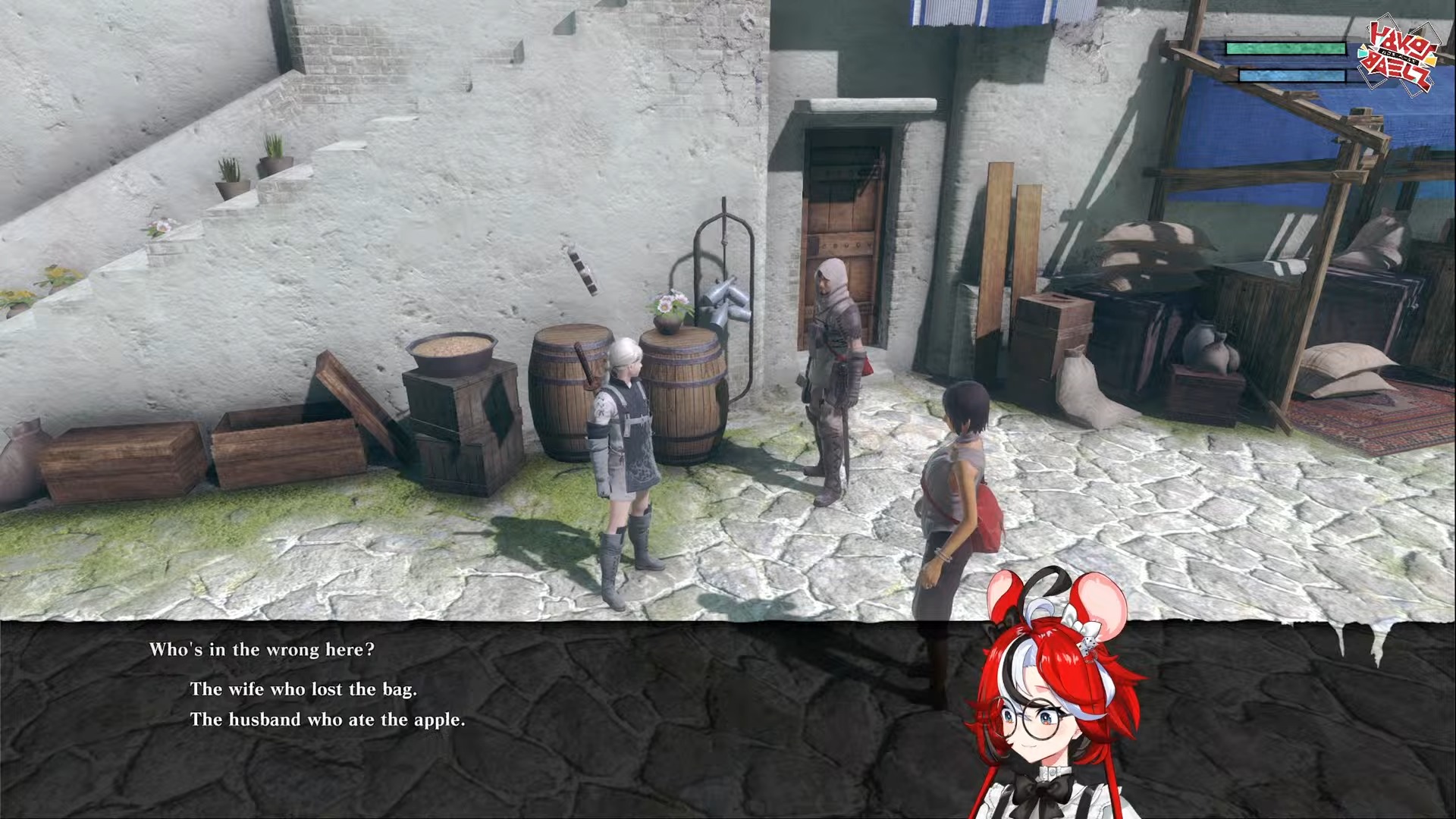Select "The husband who ate the apple."

[x=327, y=720]
